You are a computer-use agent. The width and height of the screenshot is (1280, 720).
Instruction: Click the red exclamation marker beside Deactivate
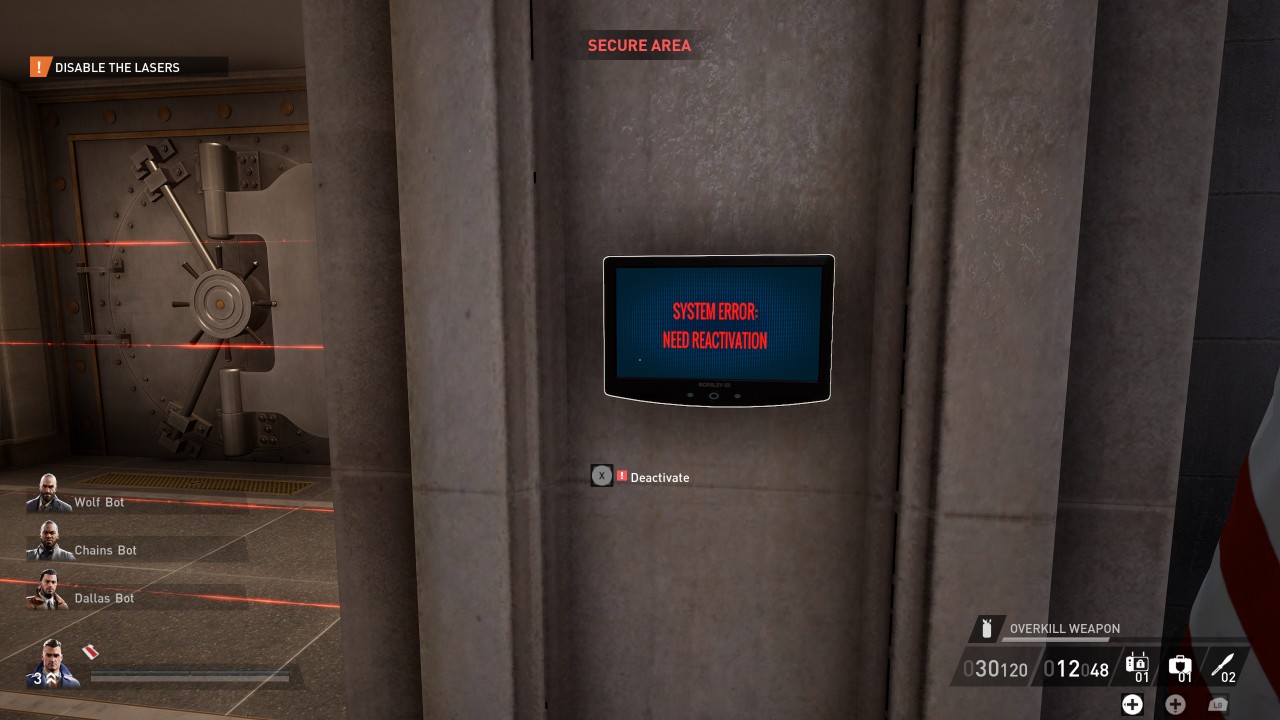tap(620, 477)
